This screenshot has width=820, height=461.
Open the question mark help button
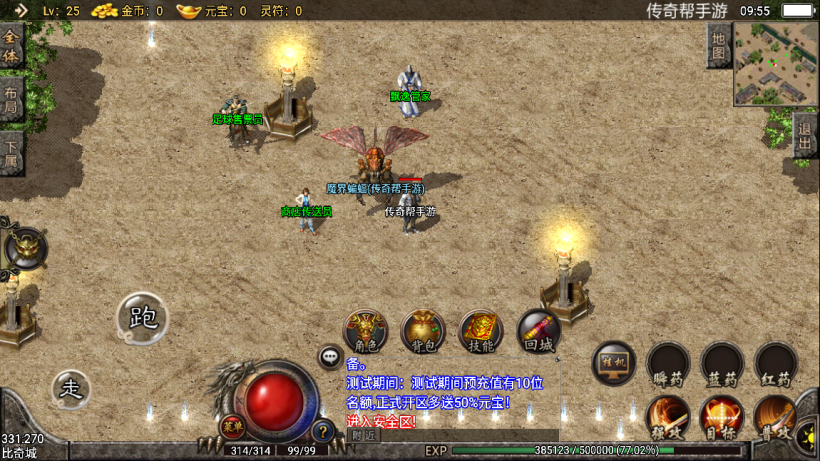[x=322, y=432]
